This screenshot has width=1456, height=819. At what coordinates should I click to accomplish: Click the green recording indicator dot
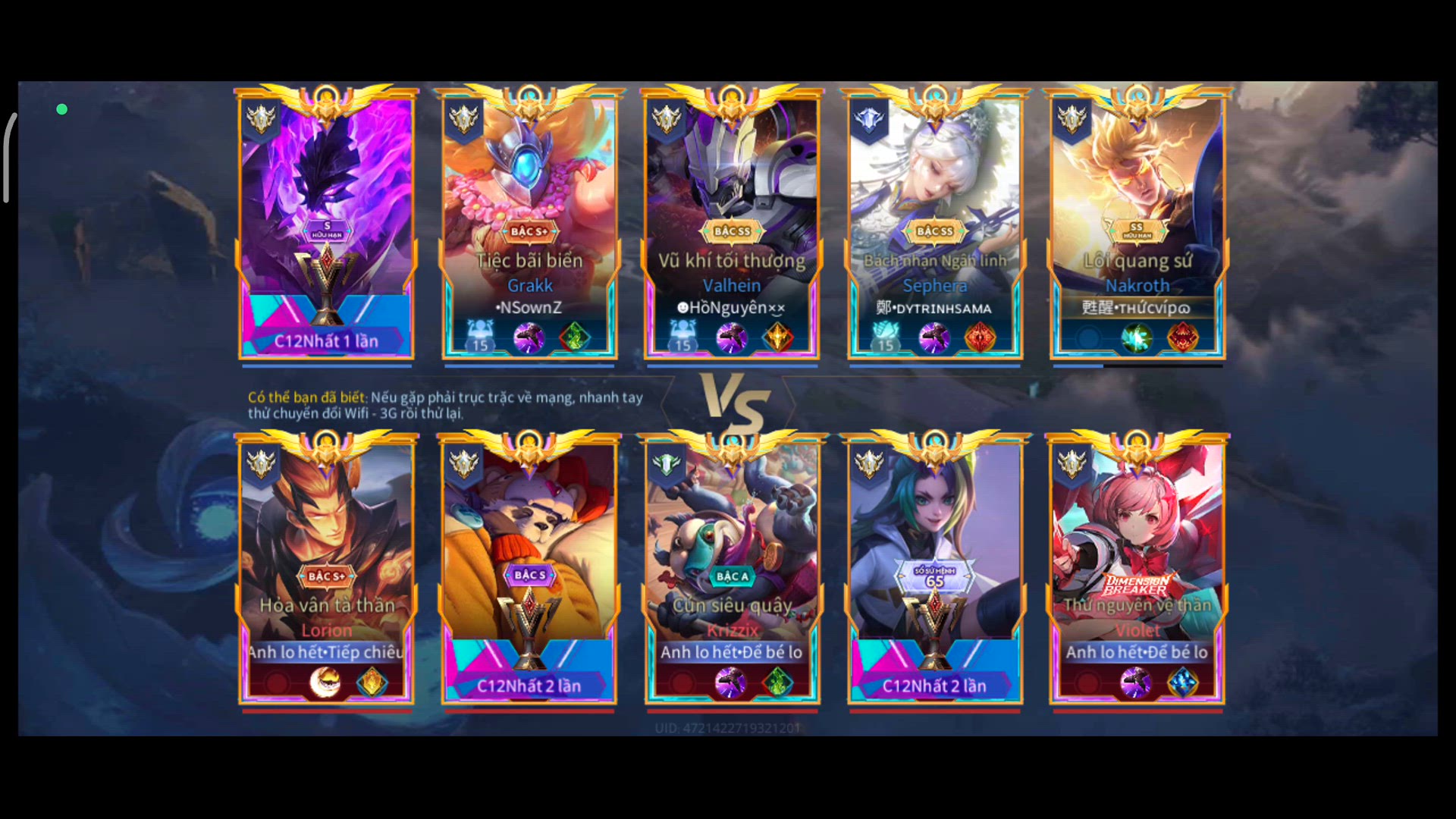61,108
